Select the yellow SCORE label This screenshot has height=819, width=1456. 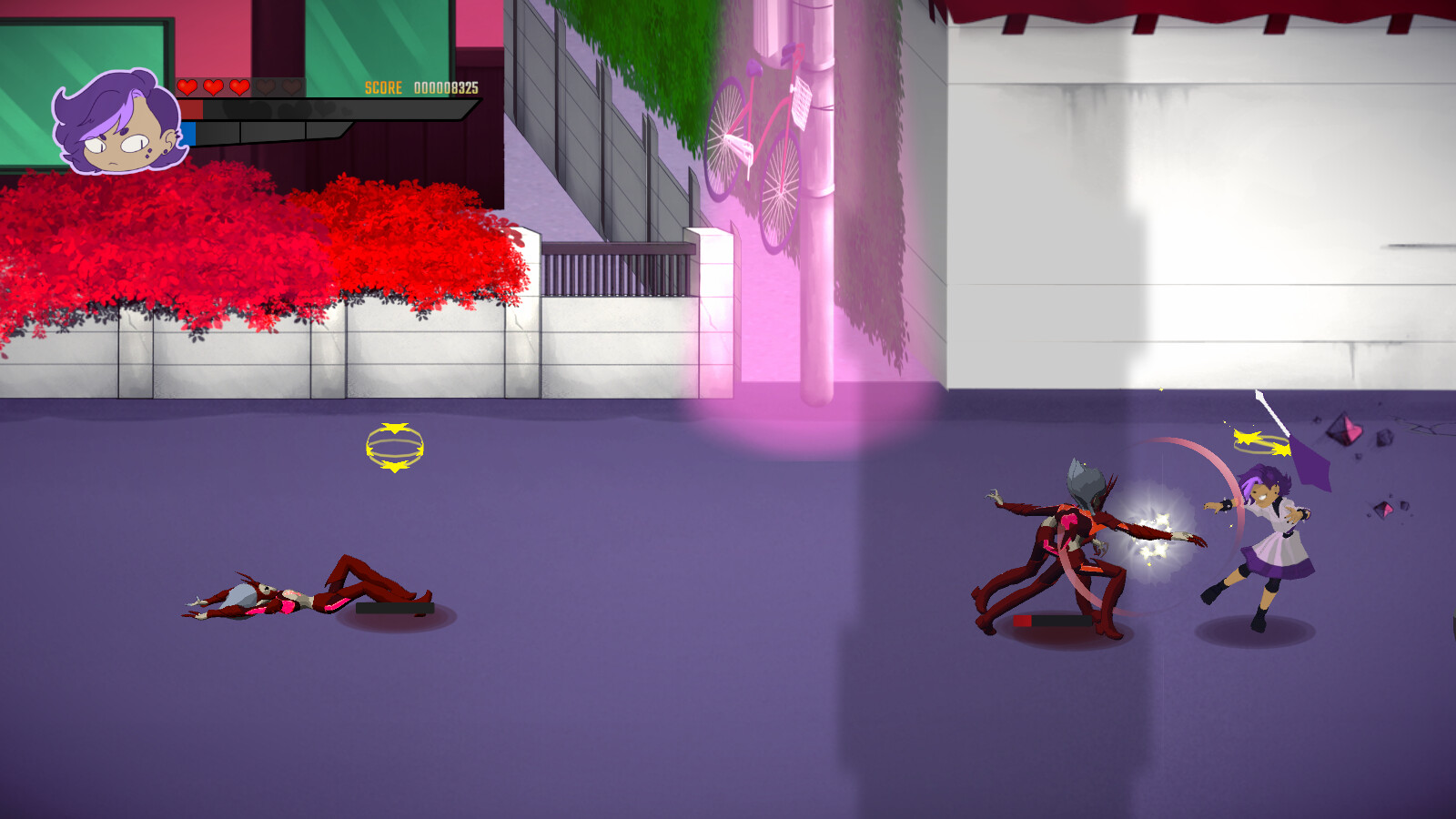pos(383,87)
